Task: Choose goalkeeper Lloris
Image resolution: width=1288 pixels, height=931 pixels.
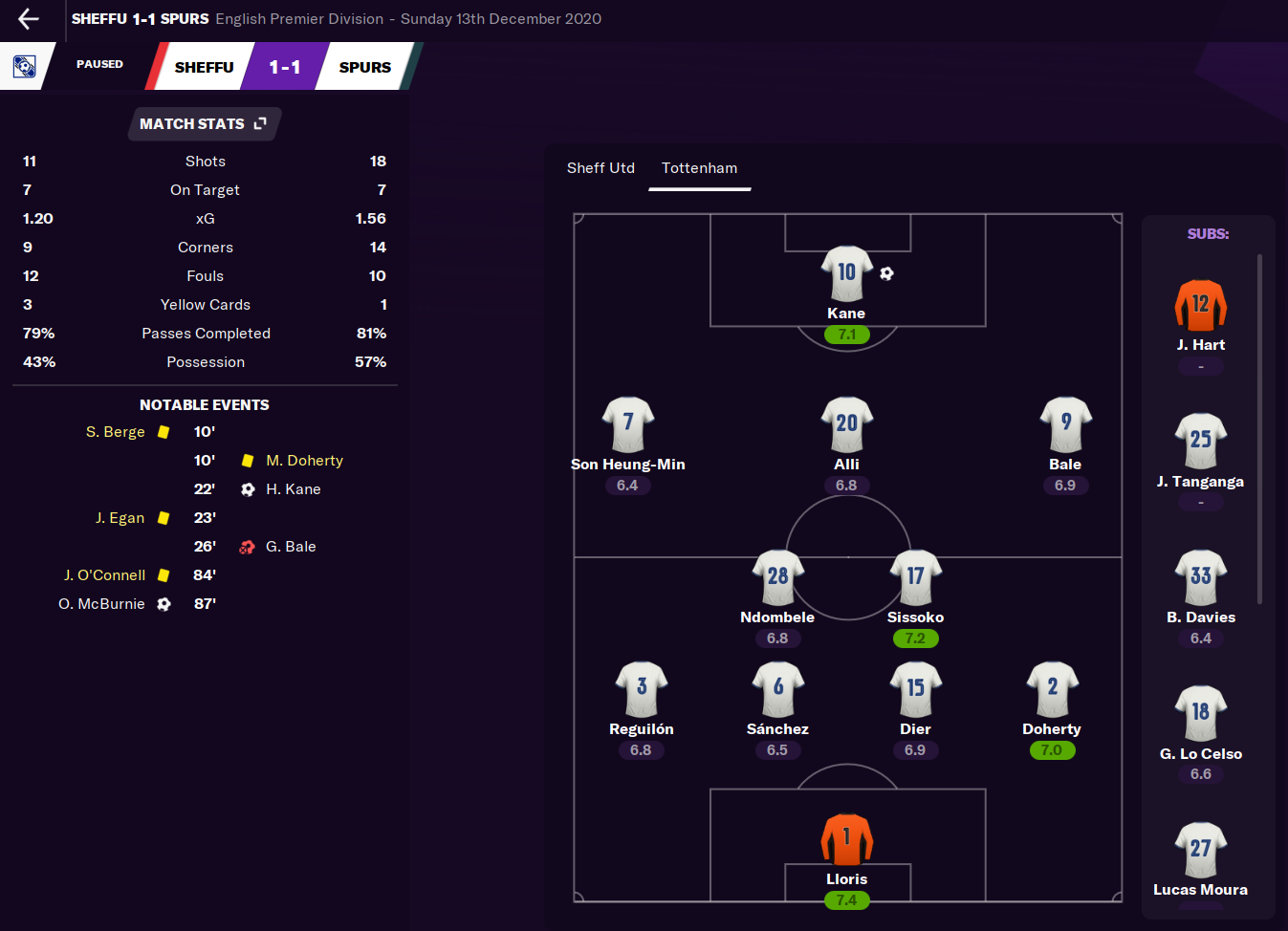Action: (846, 839)
